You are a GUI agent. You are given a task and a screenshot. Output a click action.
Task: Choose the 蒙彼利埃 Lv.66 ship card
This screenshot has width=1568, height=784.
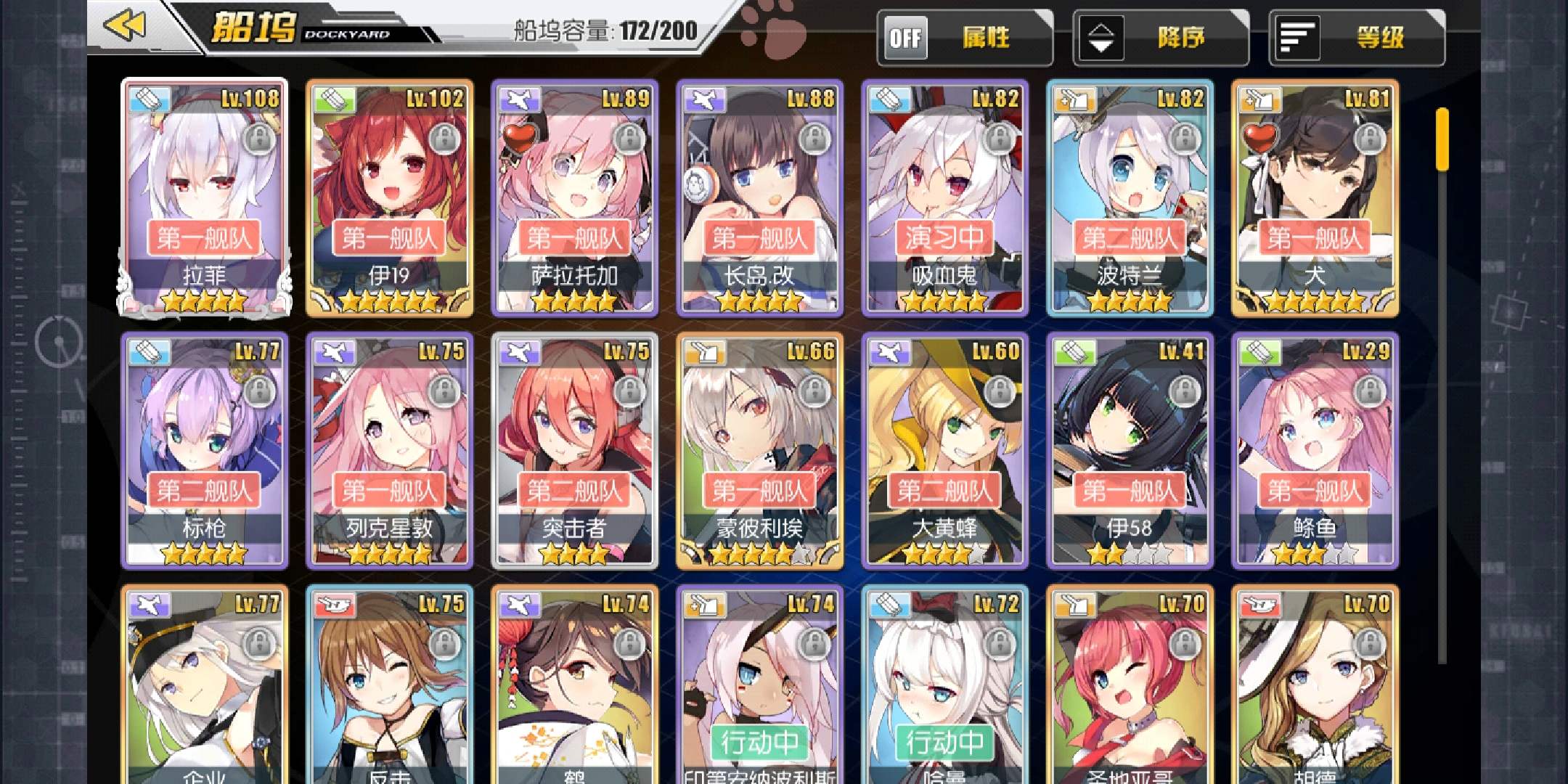[x=760, y=450]
